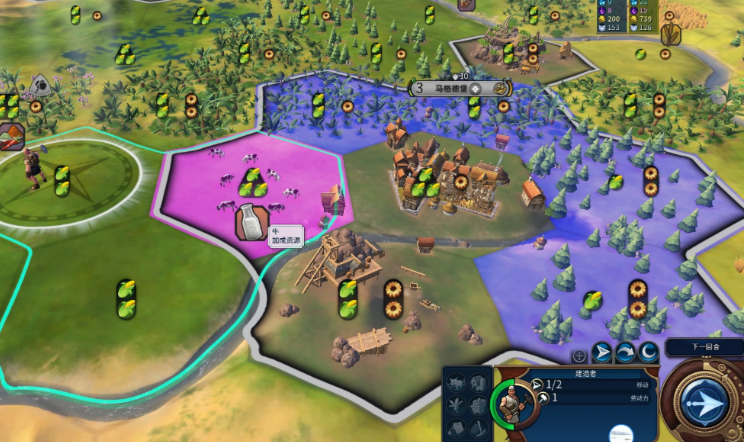Choose the curved arrow skip turn action
The width and height of the screenshot is (744, 442).
pyautogui.click(x=625, y=352)
